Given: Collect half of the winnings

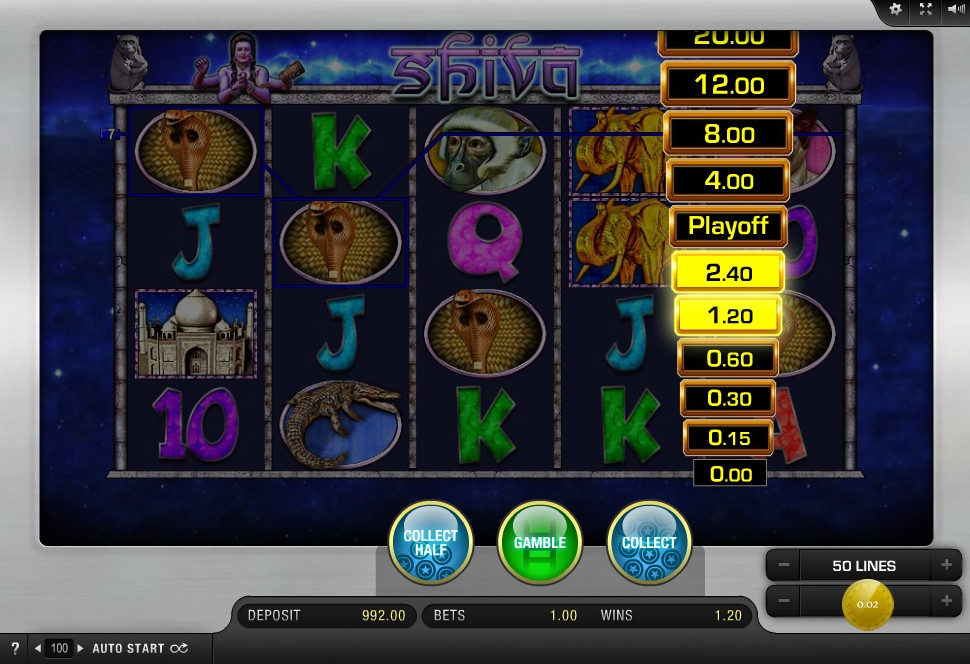Looking at the screenshot, I should coord(430,543).
